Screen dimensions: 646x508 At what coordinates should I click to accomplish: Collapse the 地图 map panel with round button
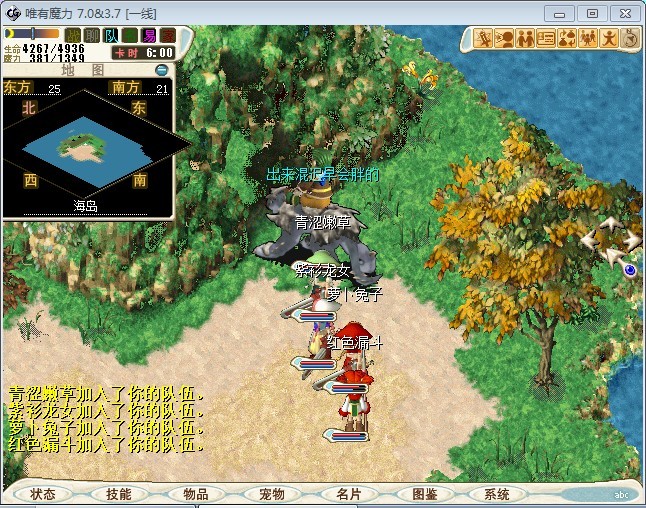(x=162, y=70)
